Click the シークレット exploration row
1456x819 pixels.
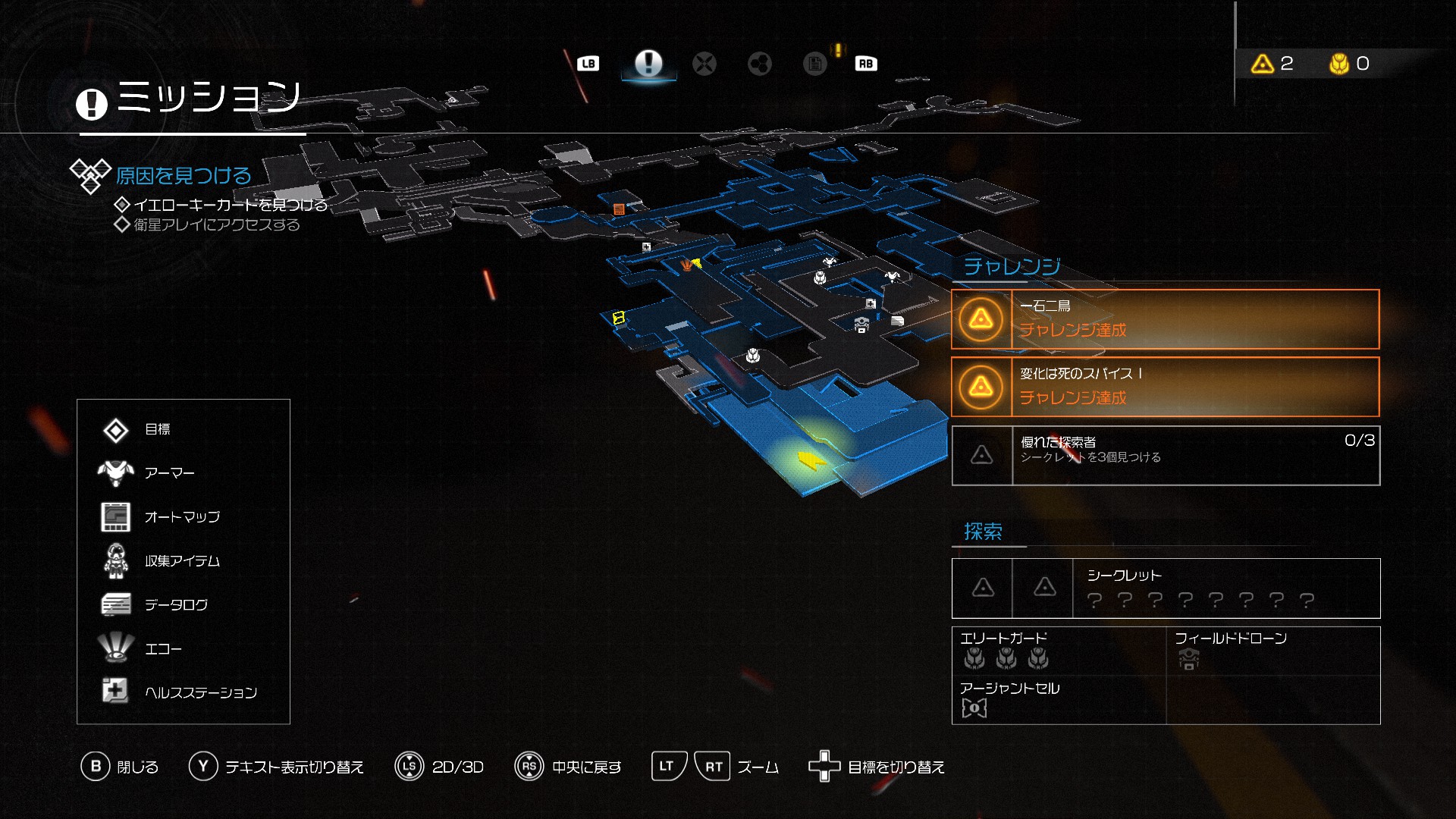[x=1165, y=588]
